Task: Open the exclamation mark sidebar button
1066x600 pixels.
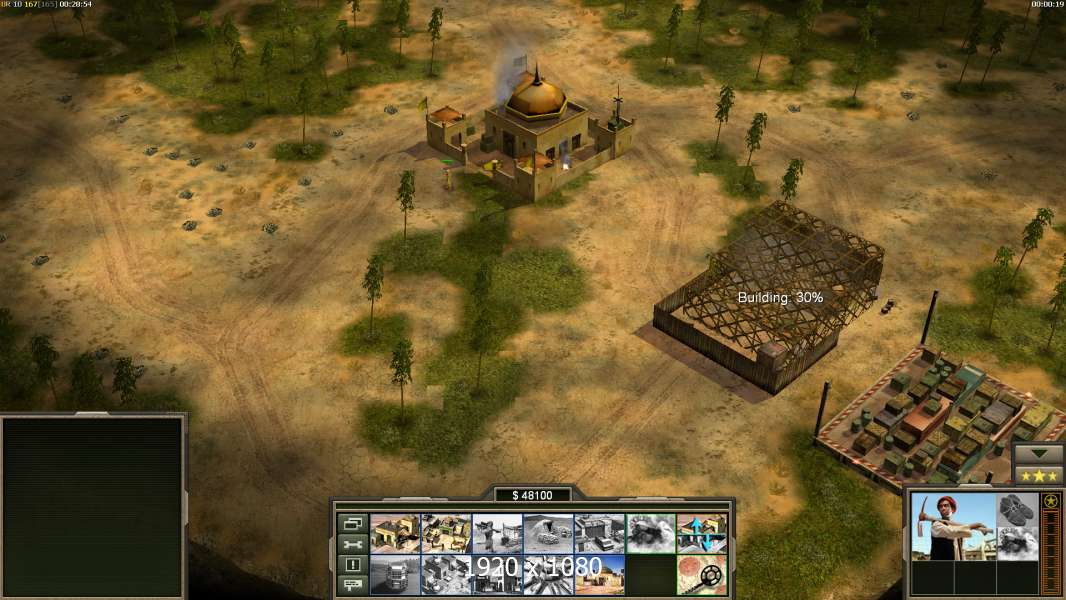Action: (x=352, y=565)
